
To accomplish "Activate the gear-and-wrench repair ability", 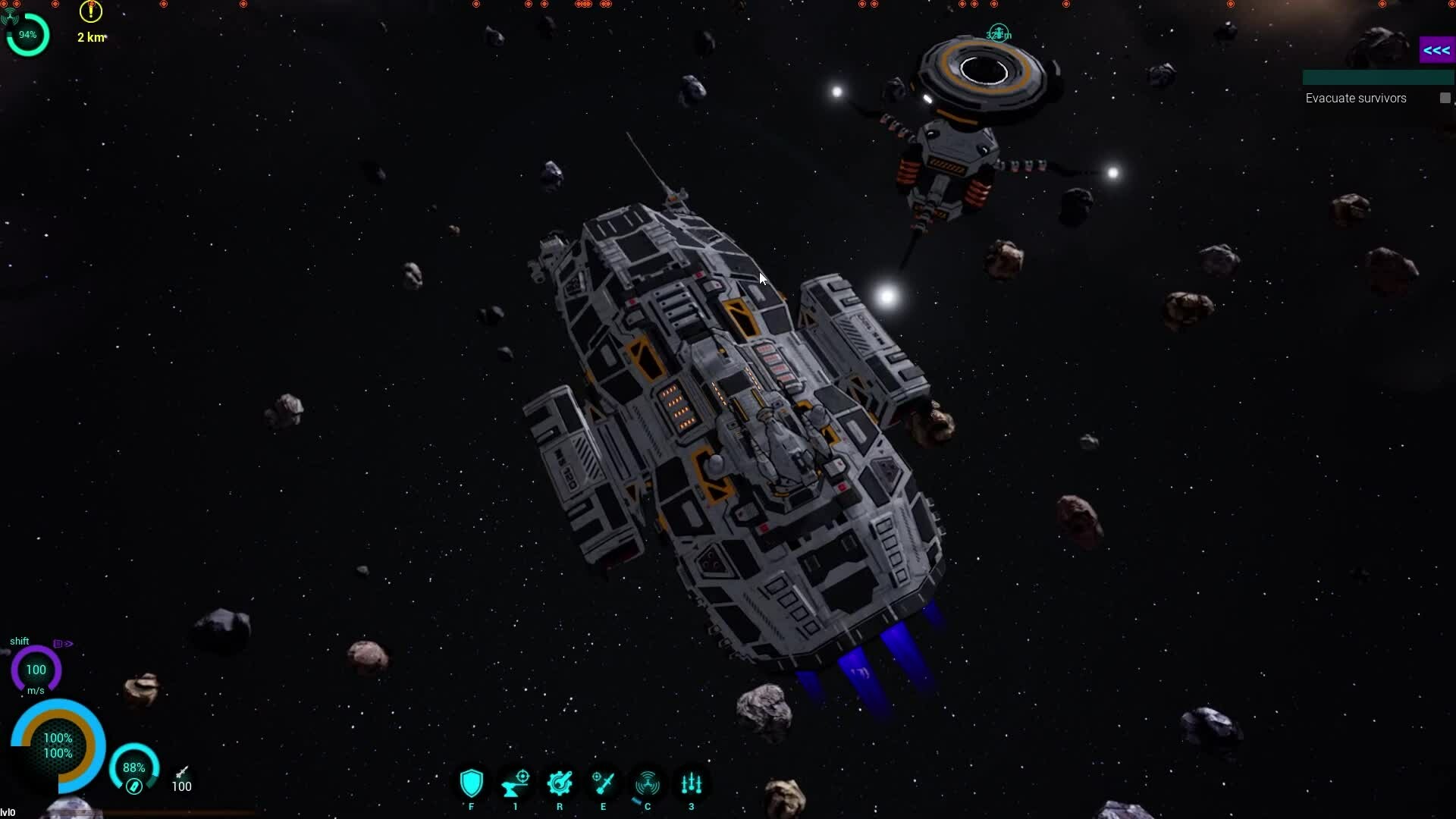I will tap(560, 783).
